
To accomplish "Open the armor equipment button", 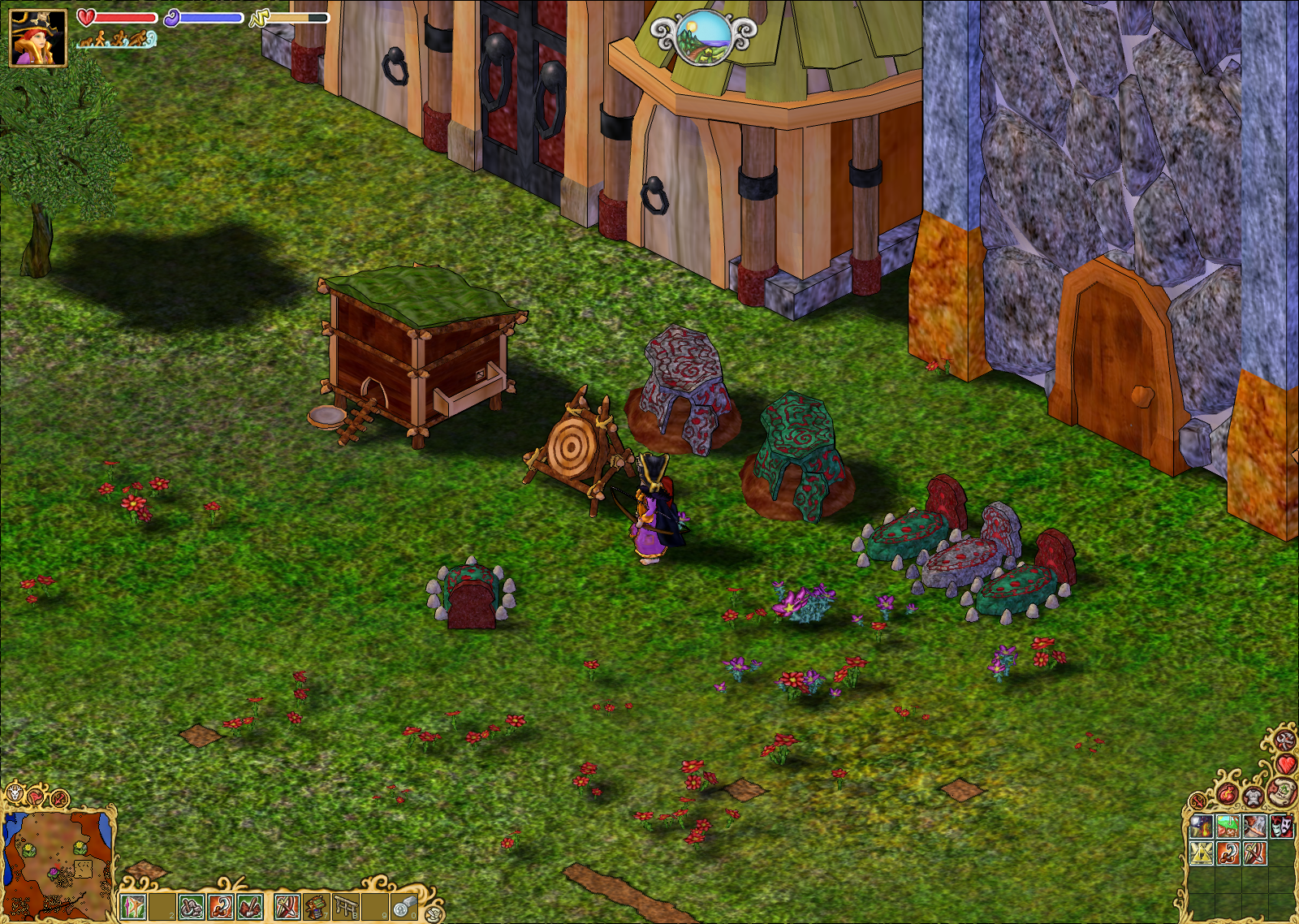I will click(x=1254, y=798).
